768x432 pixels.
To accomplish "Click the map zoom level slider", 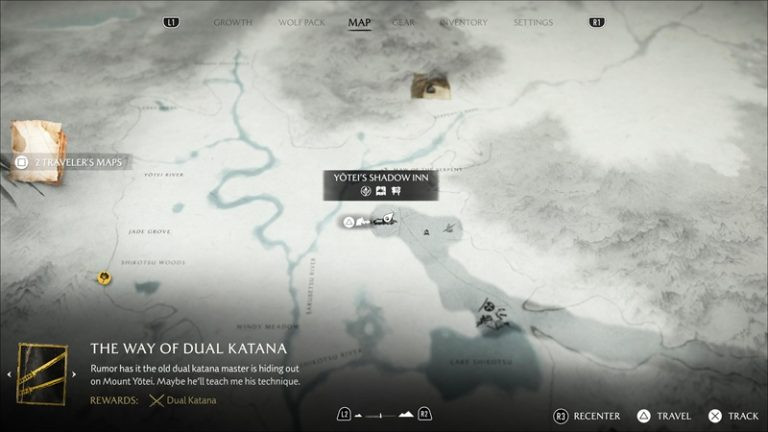I will [383, 414].
